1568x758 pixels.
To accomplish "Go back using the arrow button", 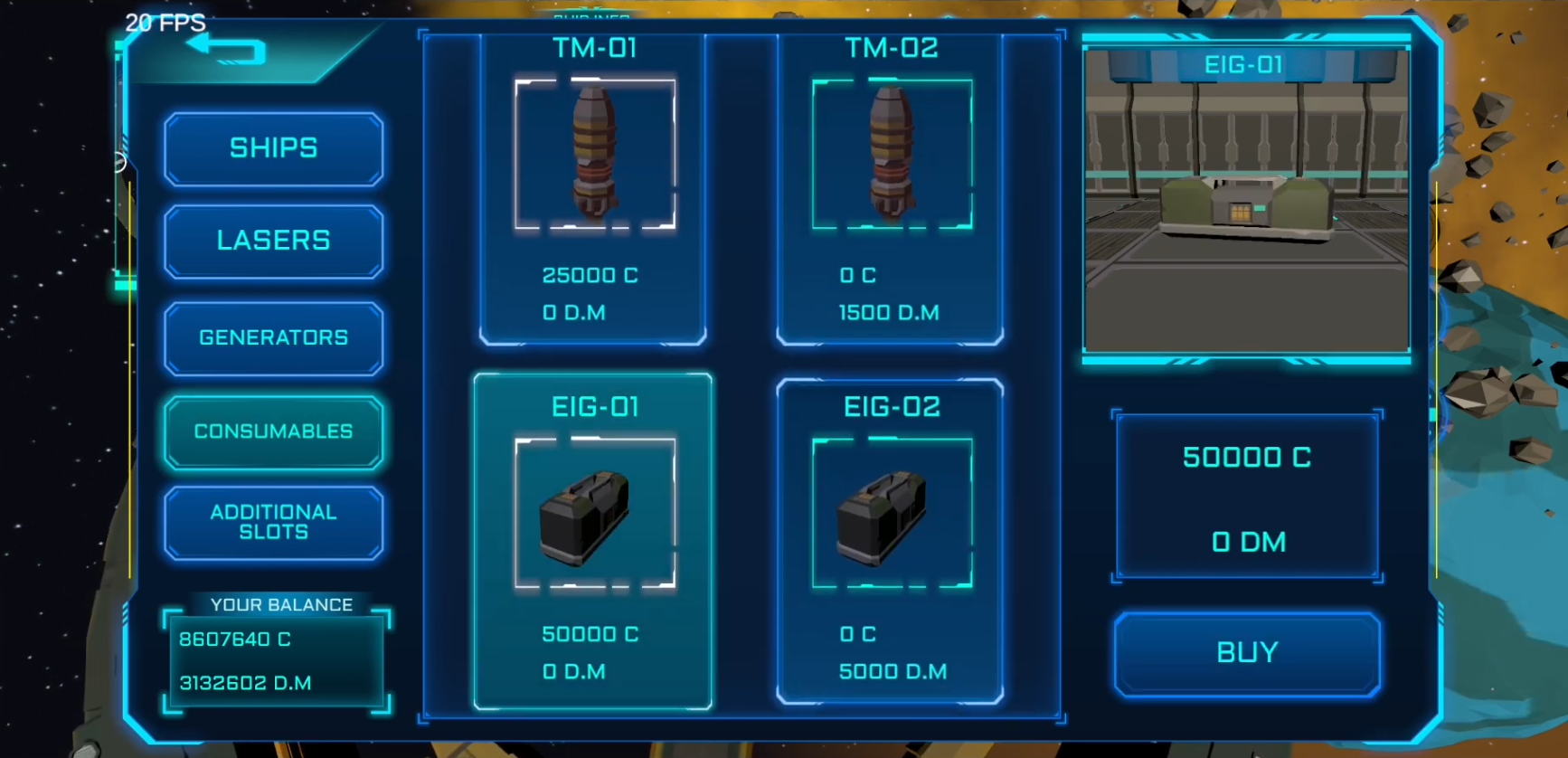I will pyautogui.click(x=226, y=50).
